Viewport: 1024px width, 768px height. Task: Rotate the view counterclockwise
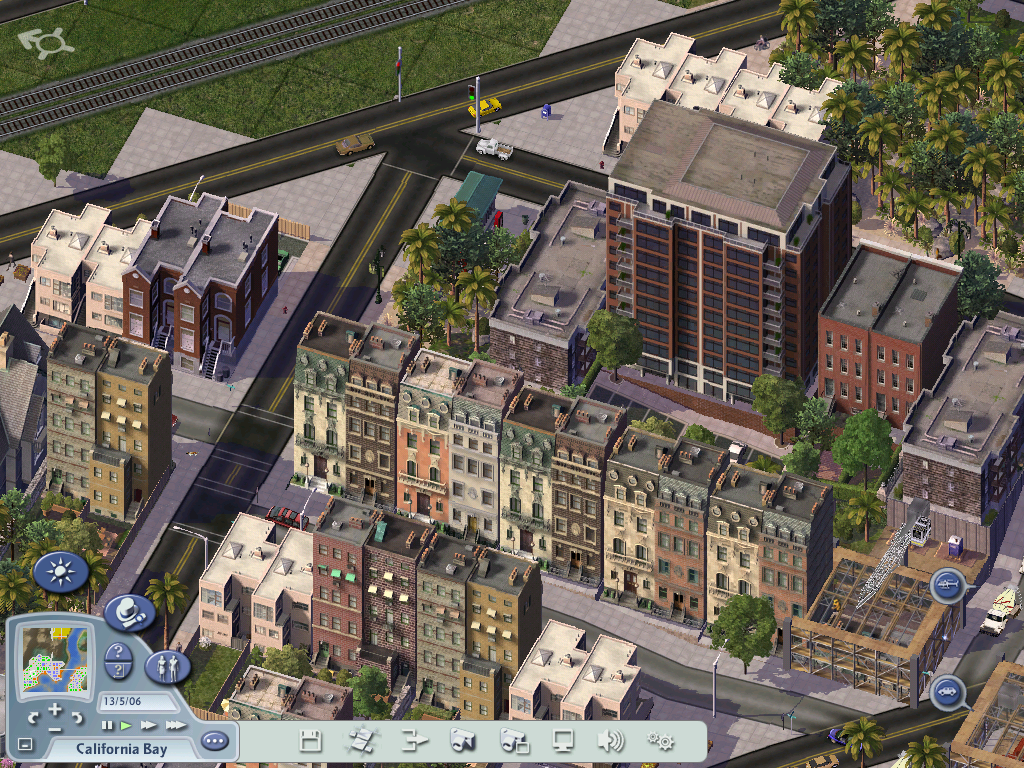click(34, 718)
